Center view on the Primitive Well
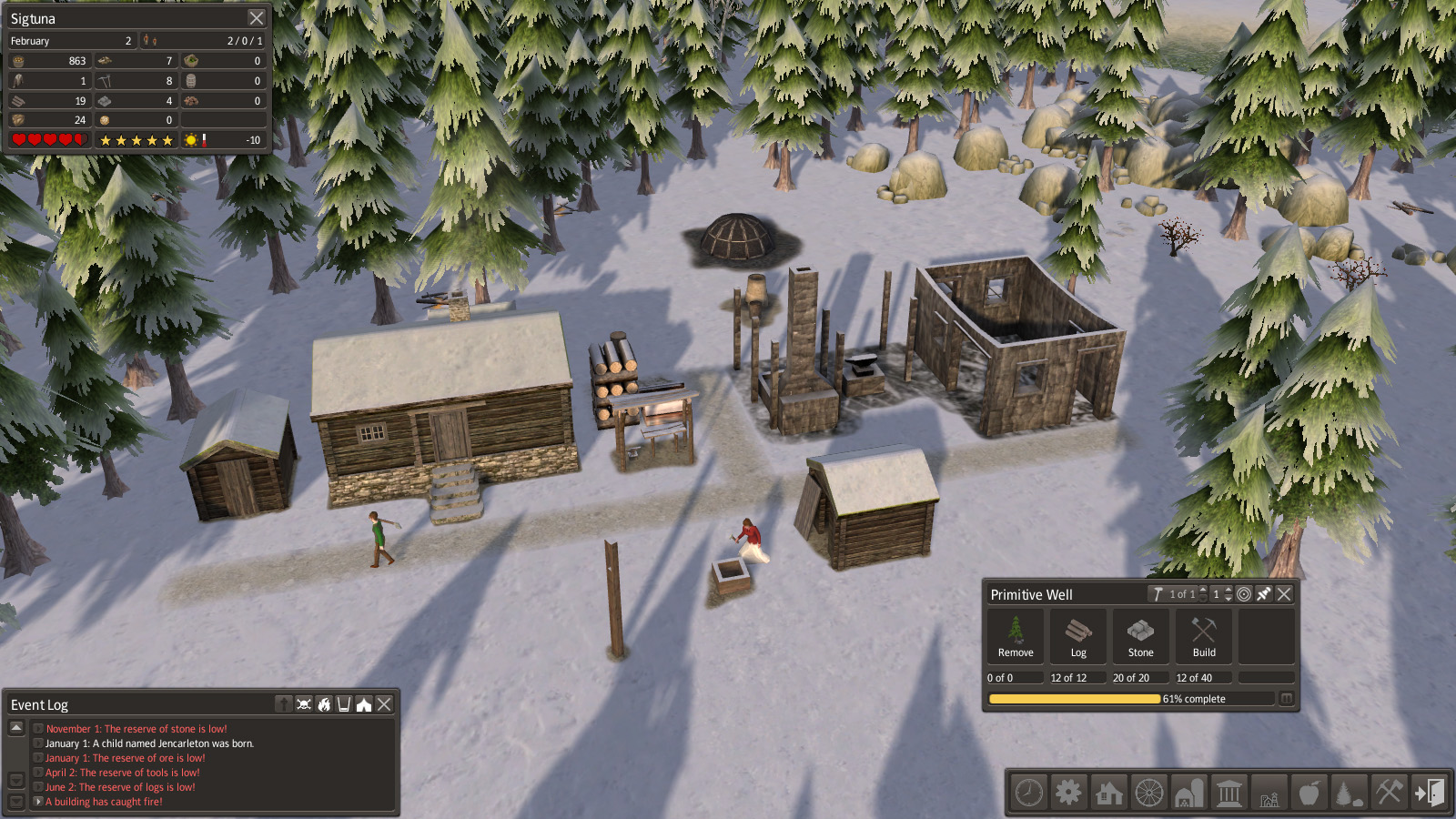 click(x=1244, y=594)
